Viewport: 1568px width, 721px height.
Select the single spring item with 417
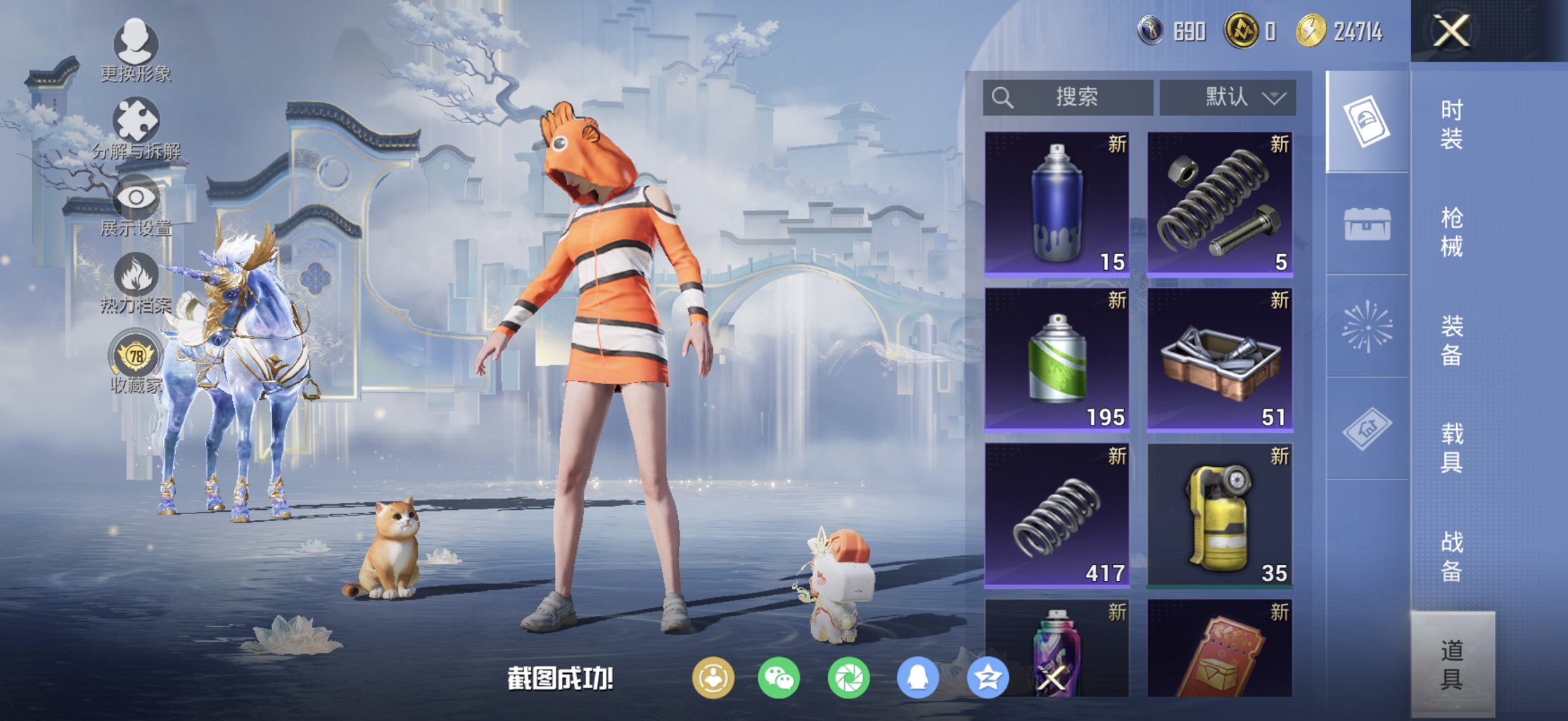pos(1057,515)
